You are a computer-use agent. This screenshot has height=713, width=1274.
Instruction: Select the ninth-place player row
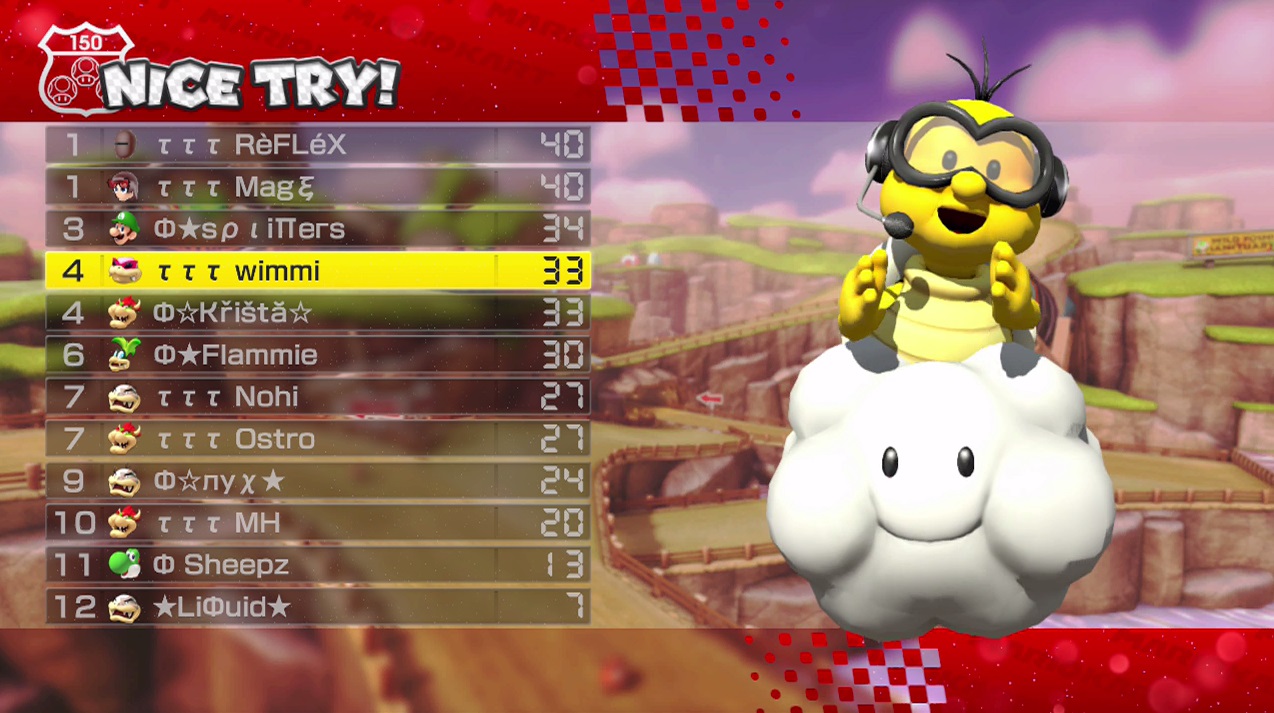[318, 481]
